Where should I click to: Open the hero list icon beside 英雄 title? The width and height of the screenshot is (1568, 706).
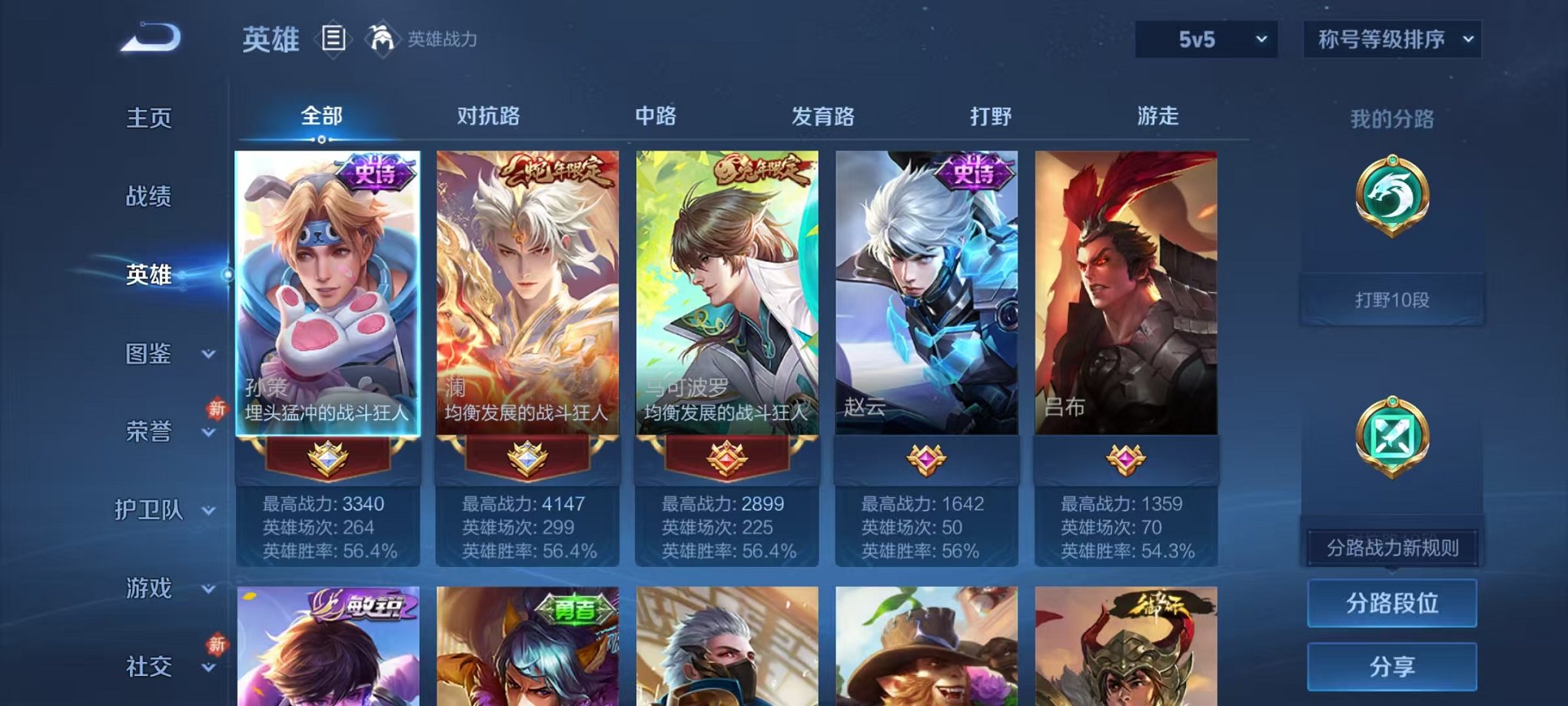point(335,39)
